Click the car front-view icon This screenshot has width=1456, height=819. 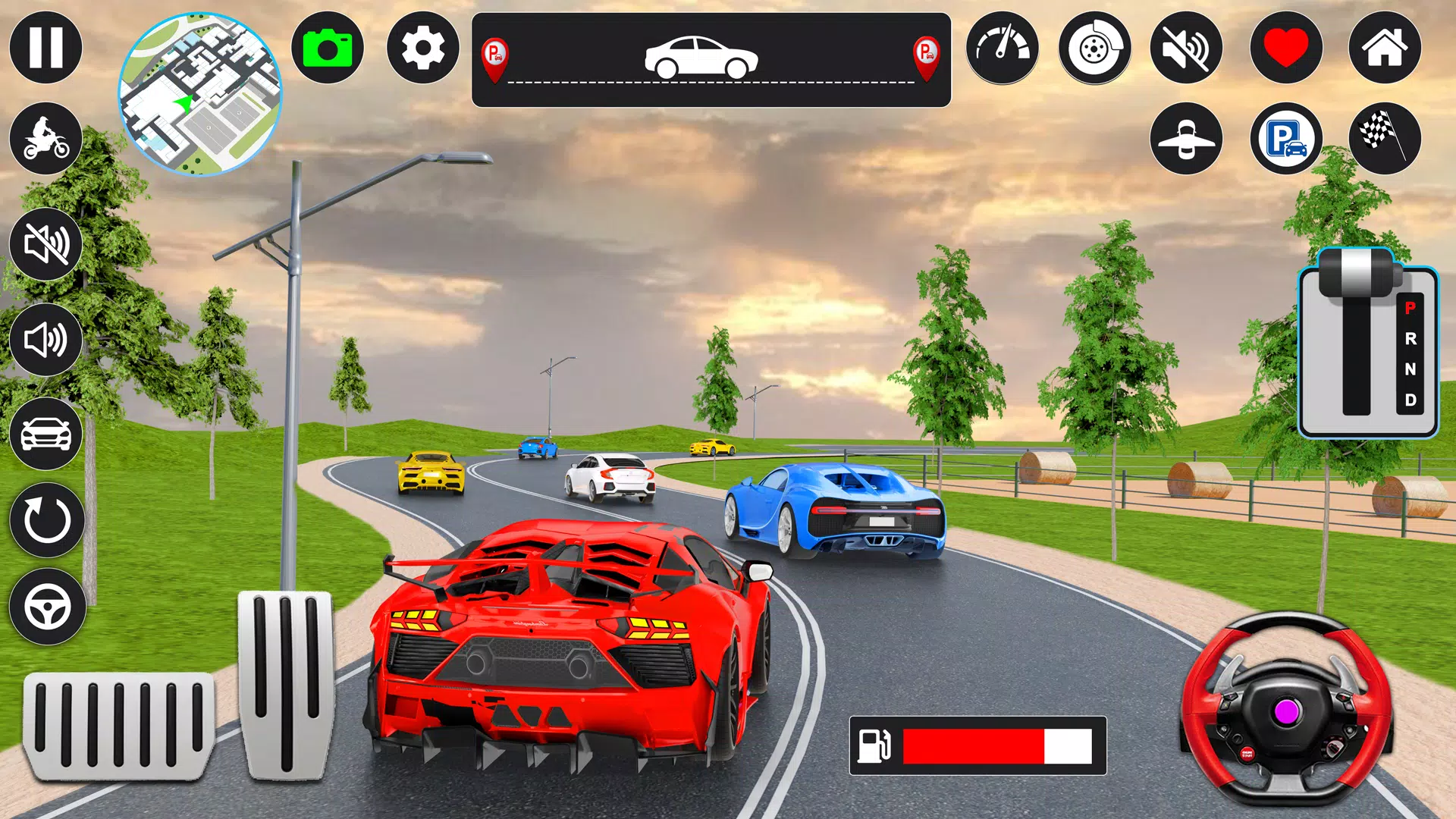click(x=45, y=434)
